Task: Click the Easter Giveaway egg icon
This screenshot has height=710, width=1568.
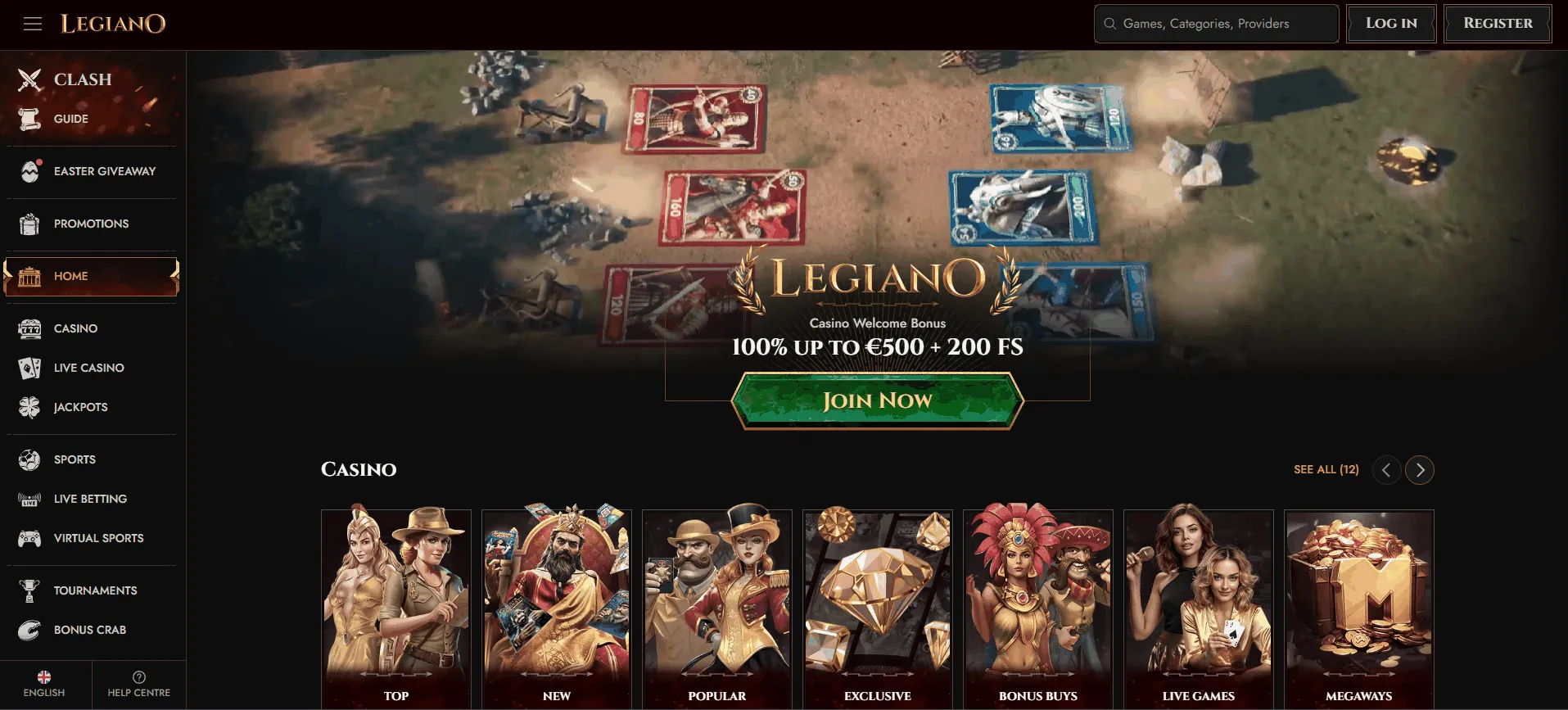Action: [x=30, y=171]
